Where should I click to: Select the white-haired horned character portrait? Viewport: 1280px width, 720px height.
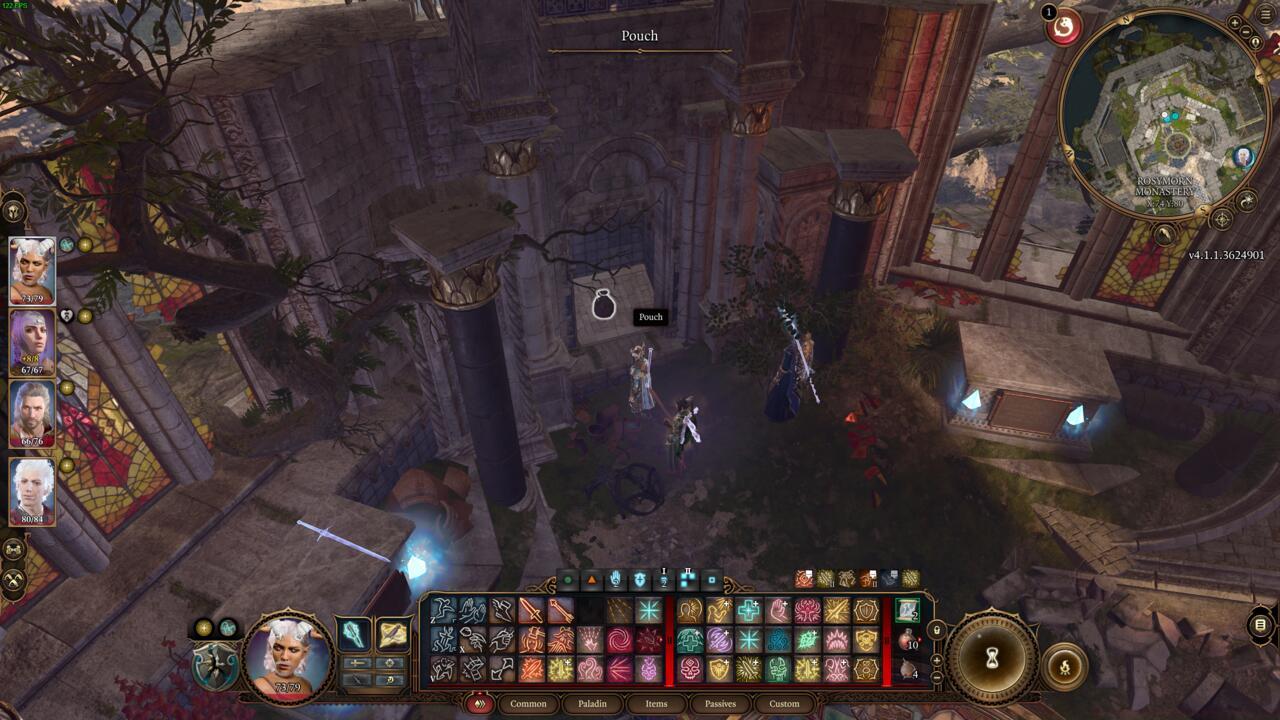pyautogui.click(x=32, y=268)
